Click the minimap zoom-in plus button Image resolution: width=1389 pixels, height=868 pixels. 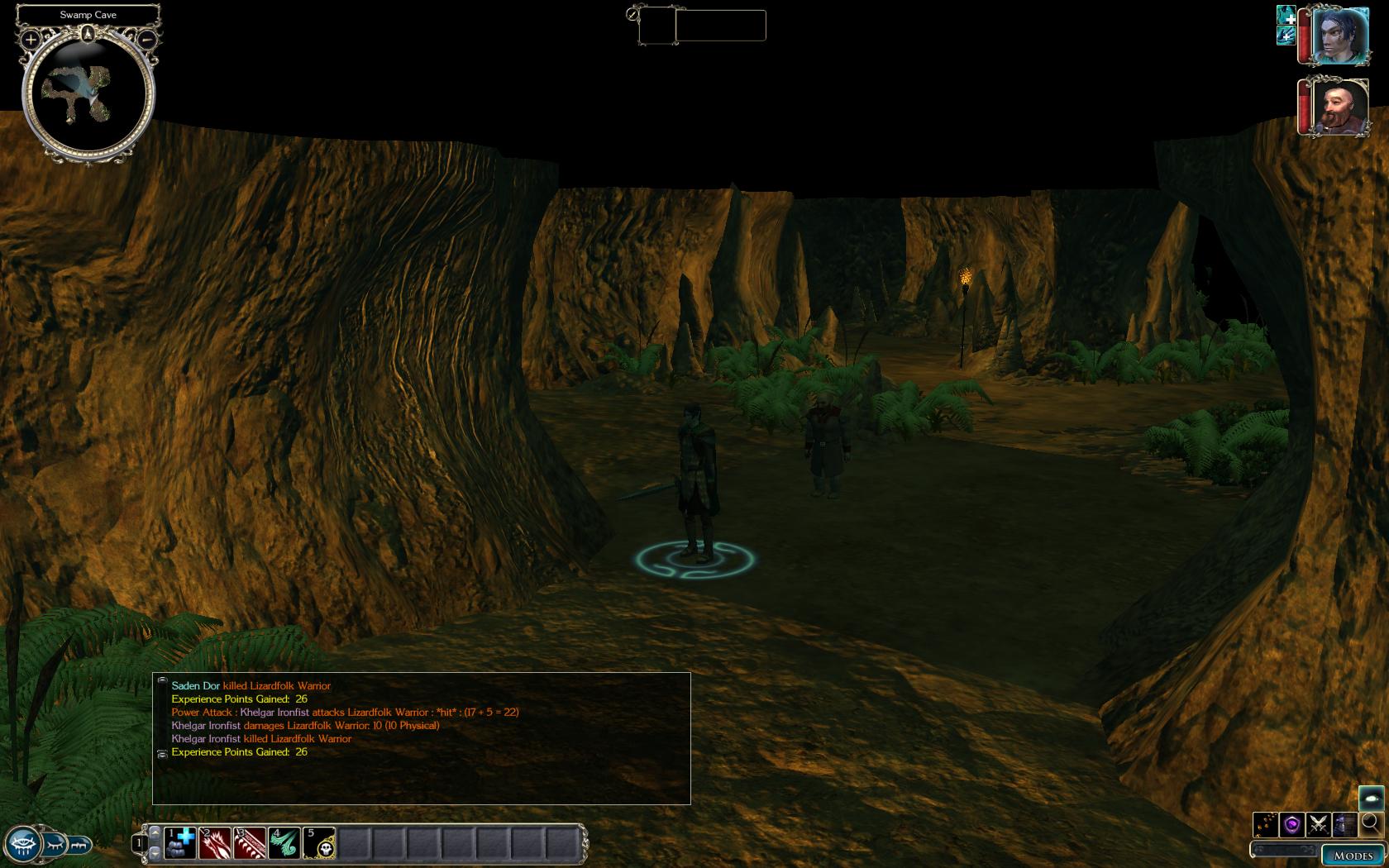[31, 39]
